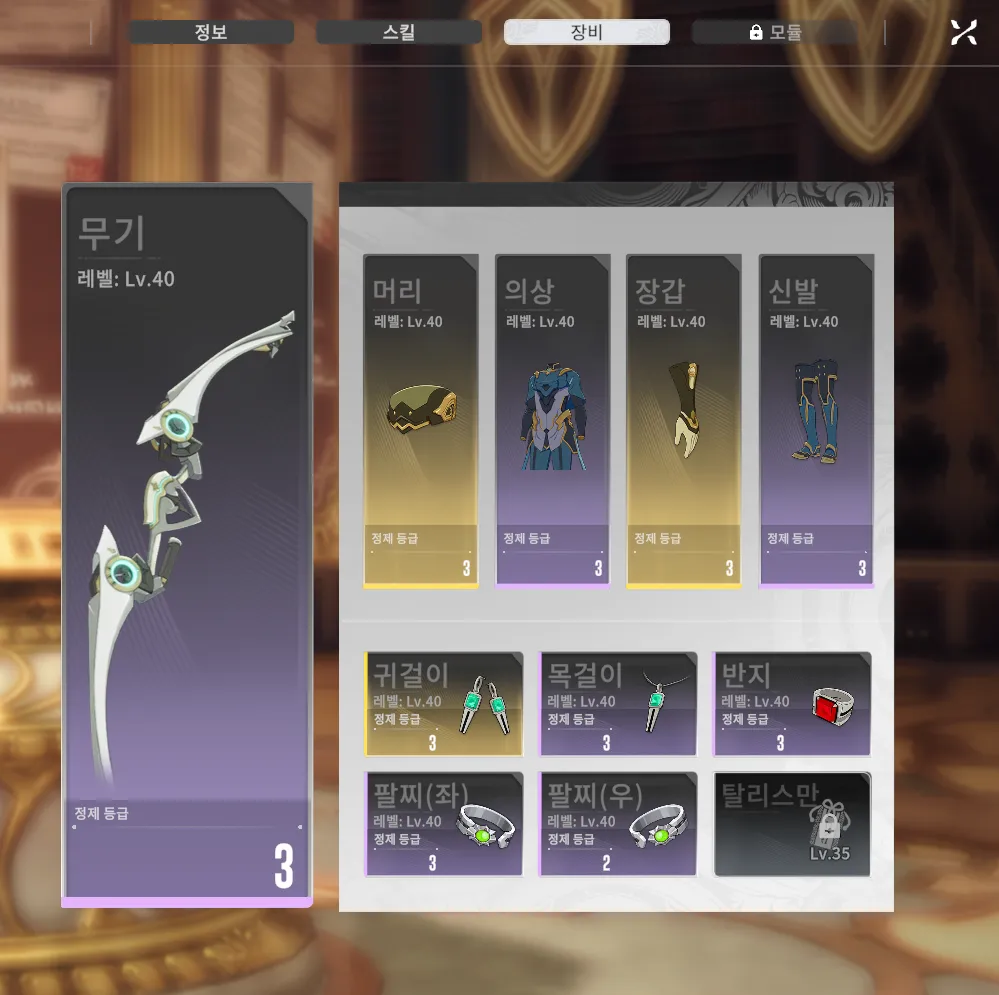Select the 귀걸이 earrings slot

tap(444, 704)
